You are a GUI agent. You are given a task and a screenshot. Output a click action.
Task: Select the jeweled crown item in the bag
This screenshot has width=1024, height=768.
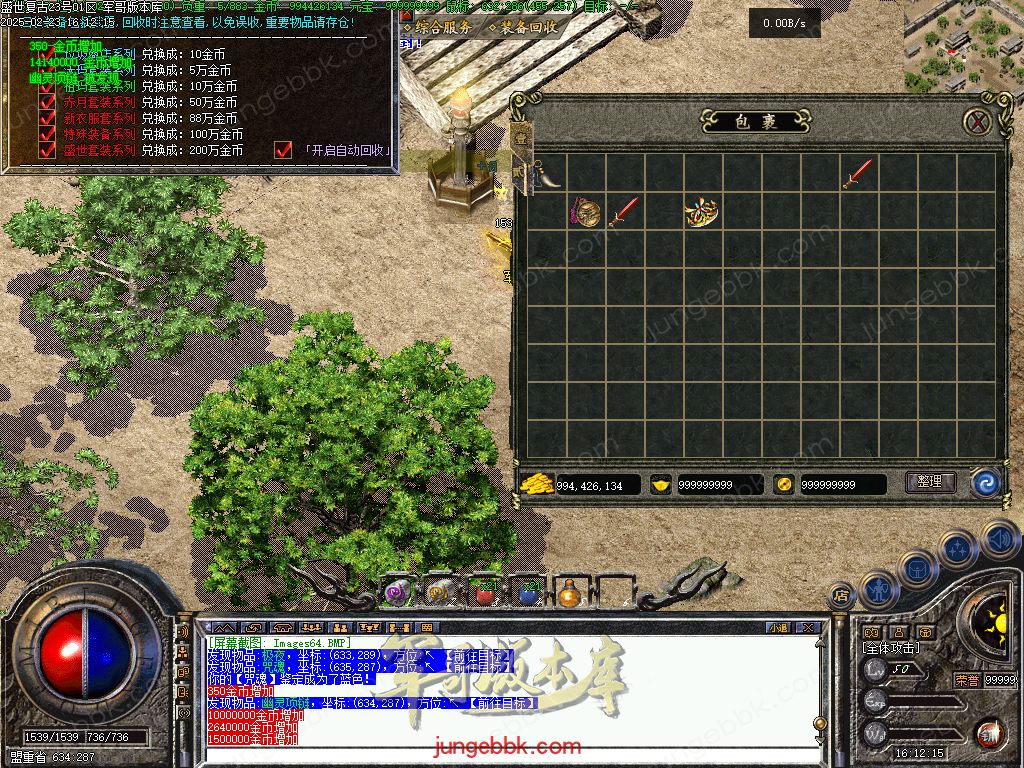point(701,211)
